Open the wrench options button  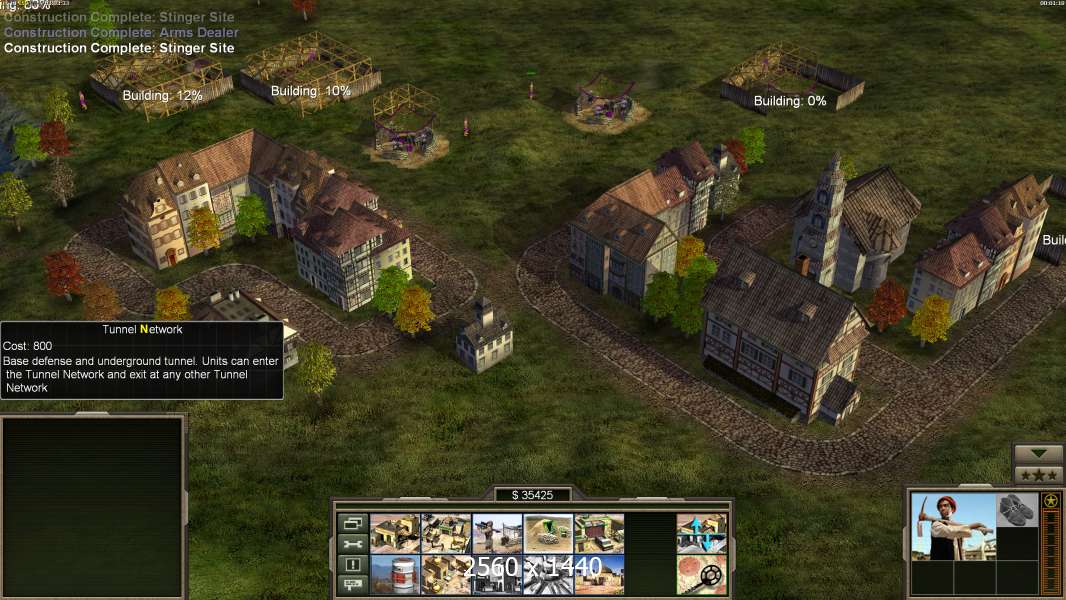(352, 544)
